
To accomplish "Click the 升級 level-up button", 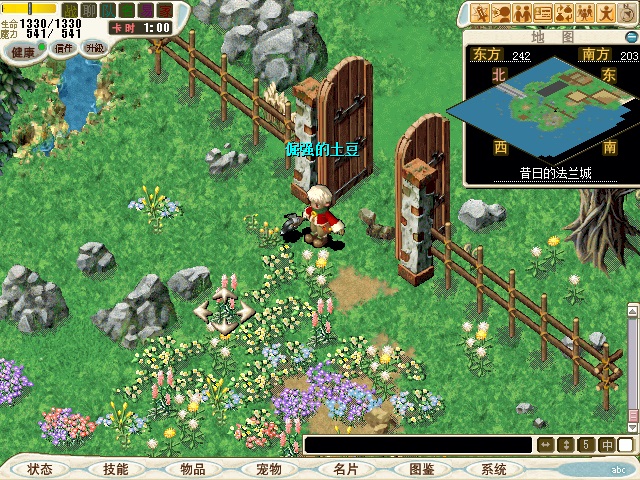I will (94, 48).
